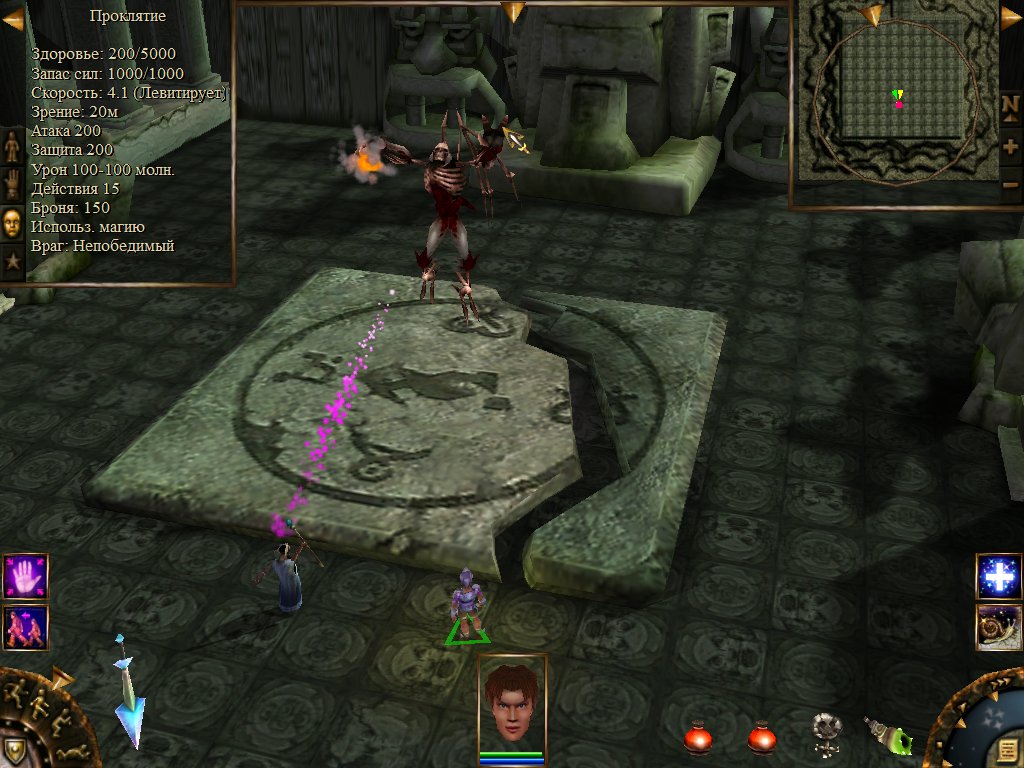1024x768 pixels.
Task: Switch to the face mask tab in the info panel
Action: click(x=12, y=222)
